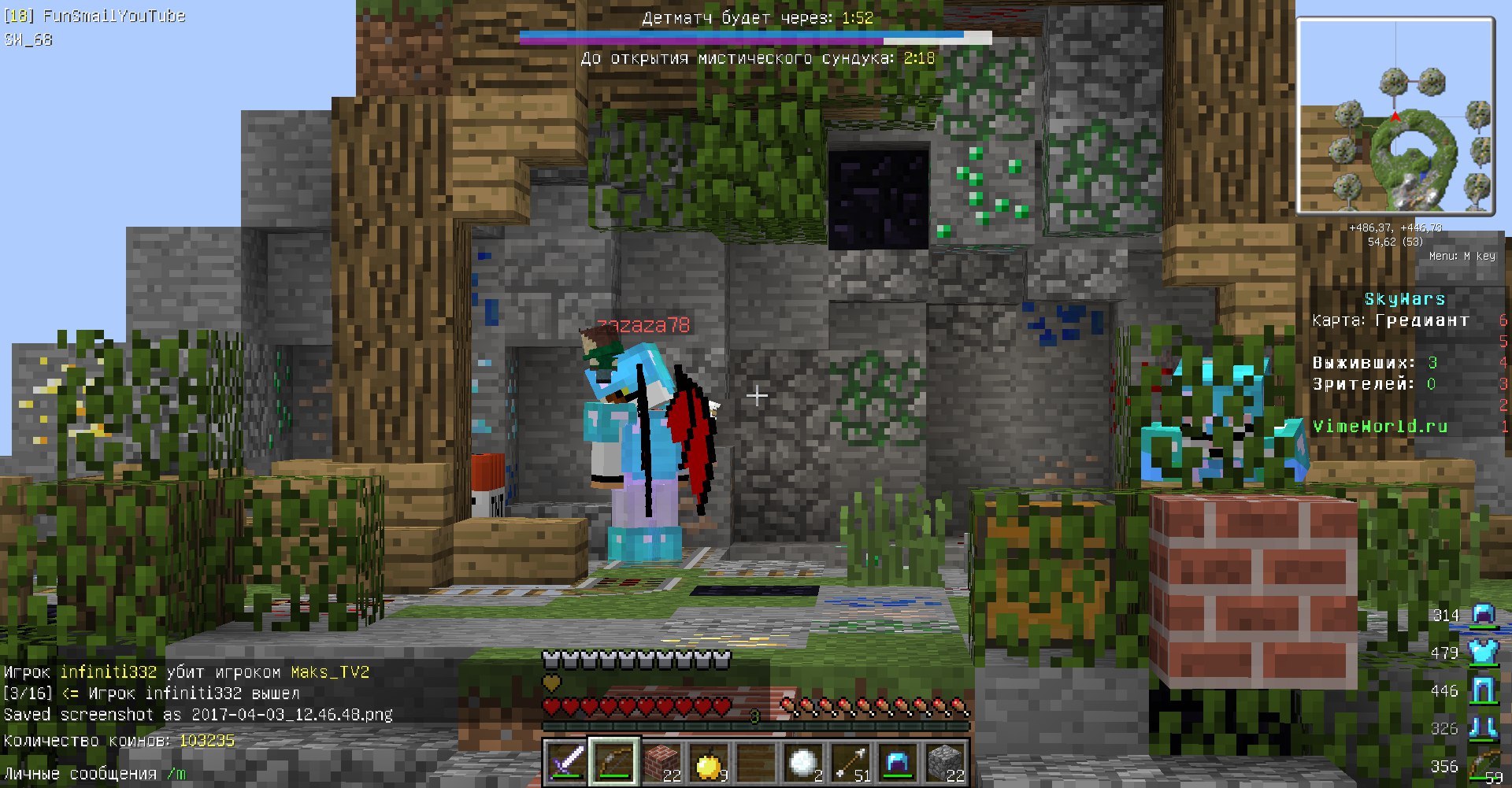Pick the snowball hotbar slot
1512x788 pixels.
click(x=803, y=762)
